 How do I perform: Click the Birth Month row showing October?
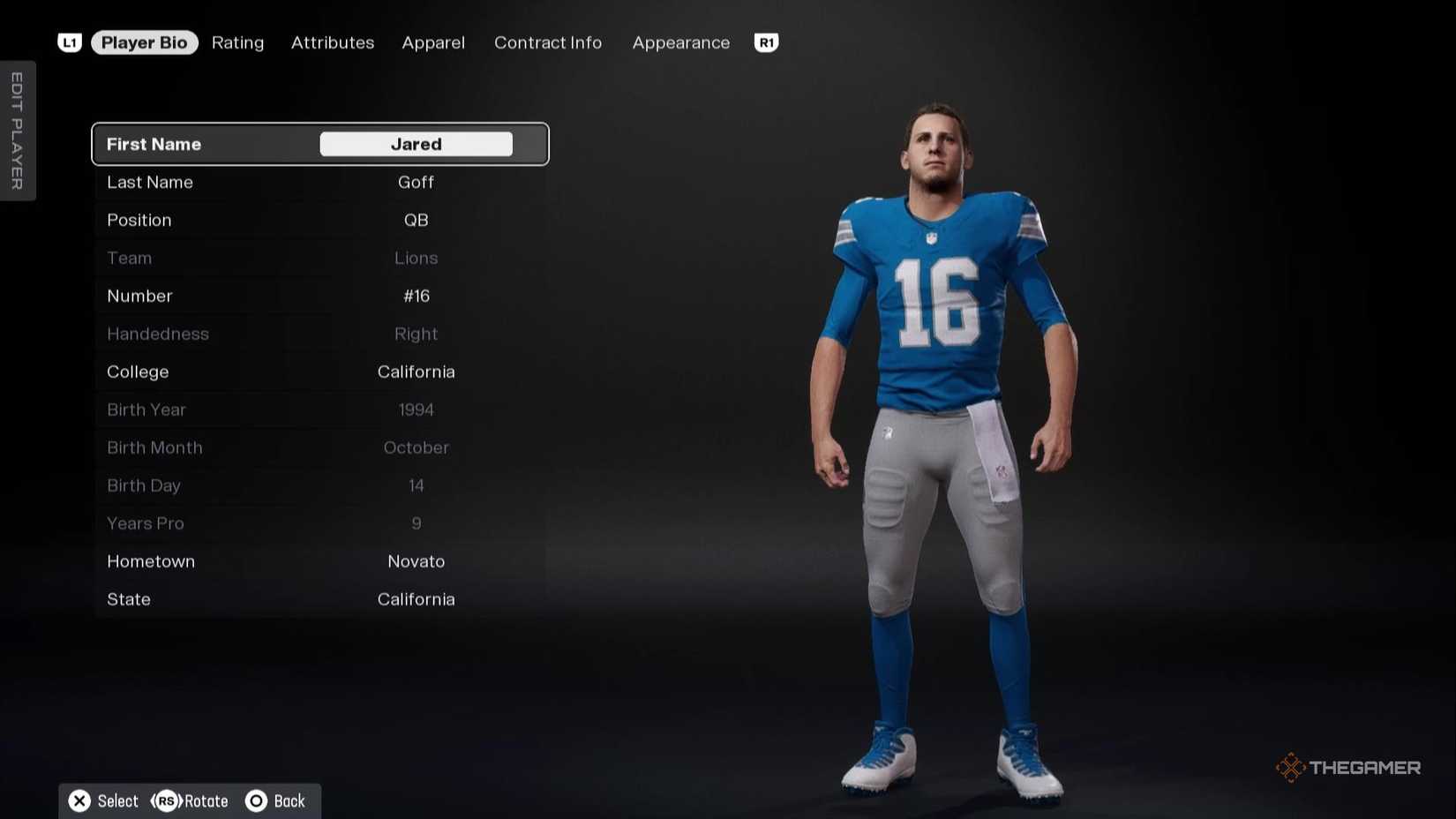click(319, 447)
